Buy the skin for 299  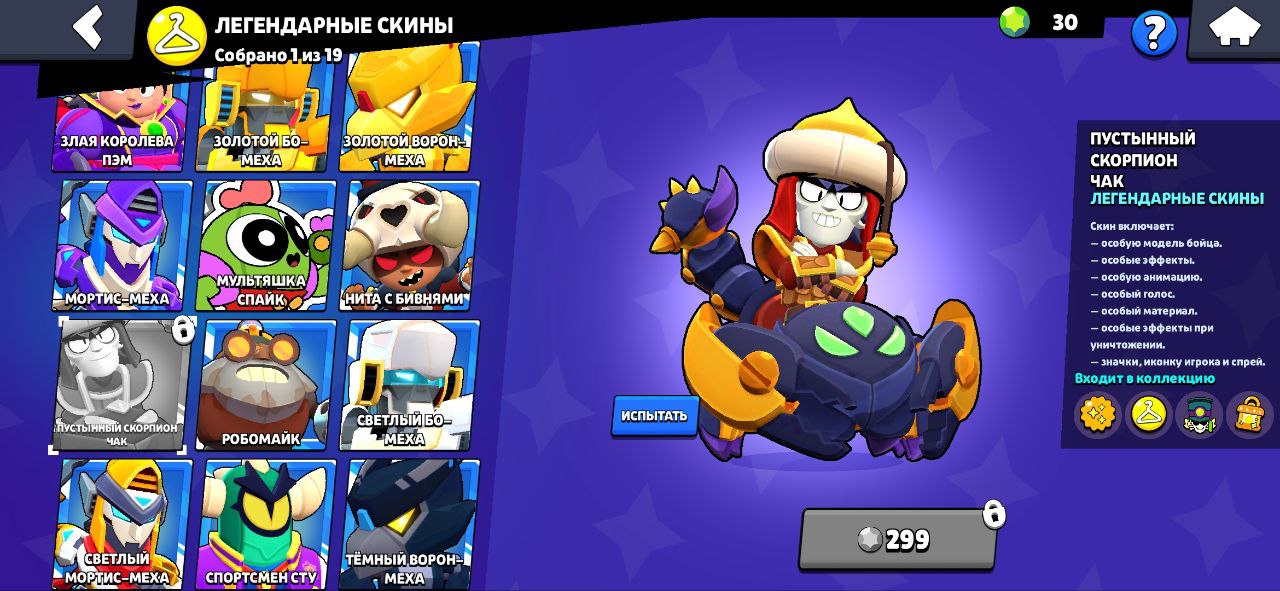tap(897, 539)
